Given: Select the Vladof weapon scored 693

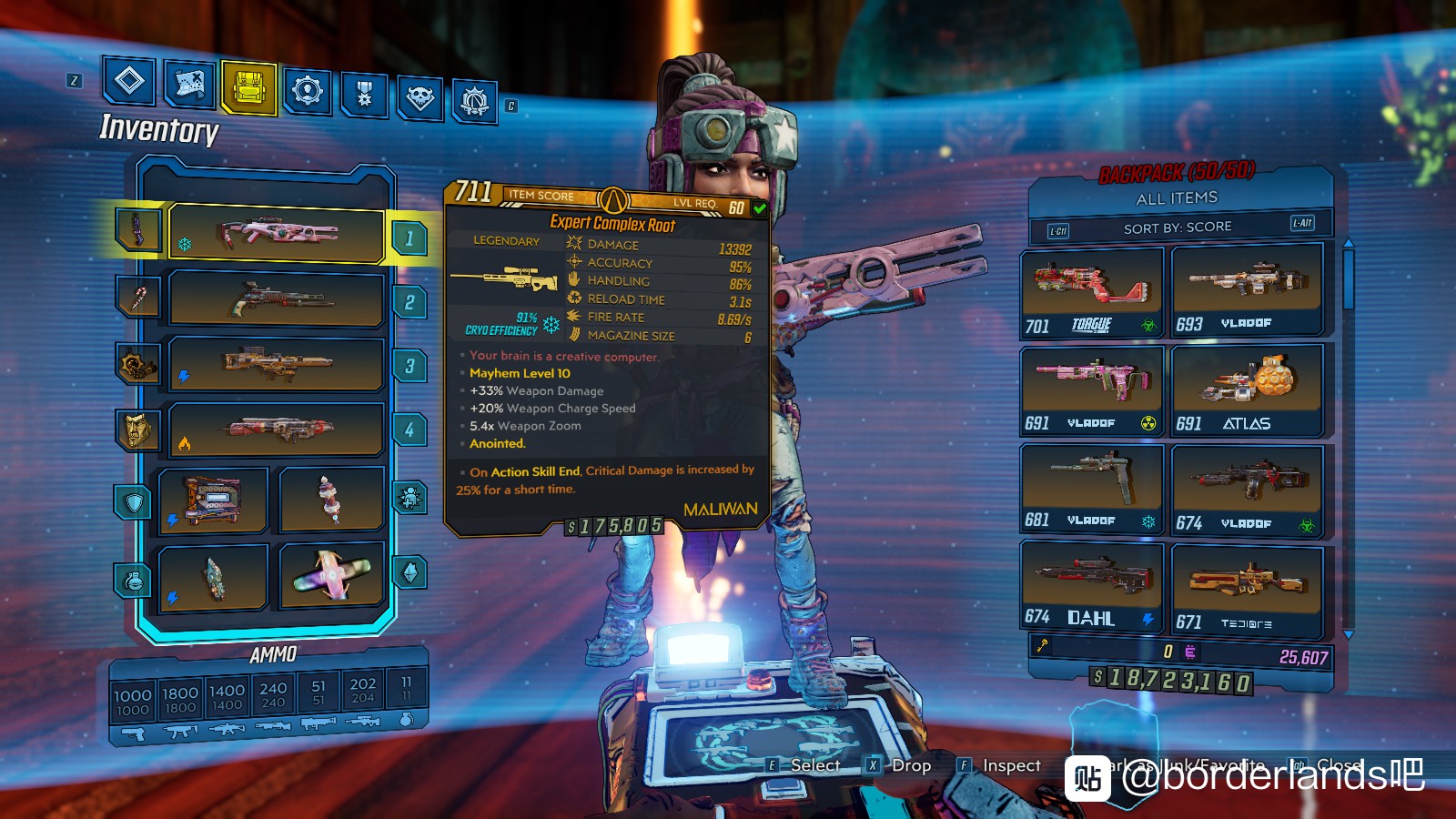Looking at the screenshot, I should tap(1247, 289).
